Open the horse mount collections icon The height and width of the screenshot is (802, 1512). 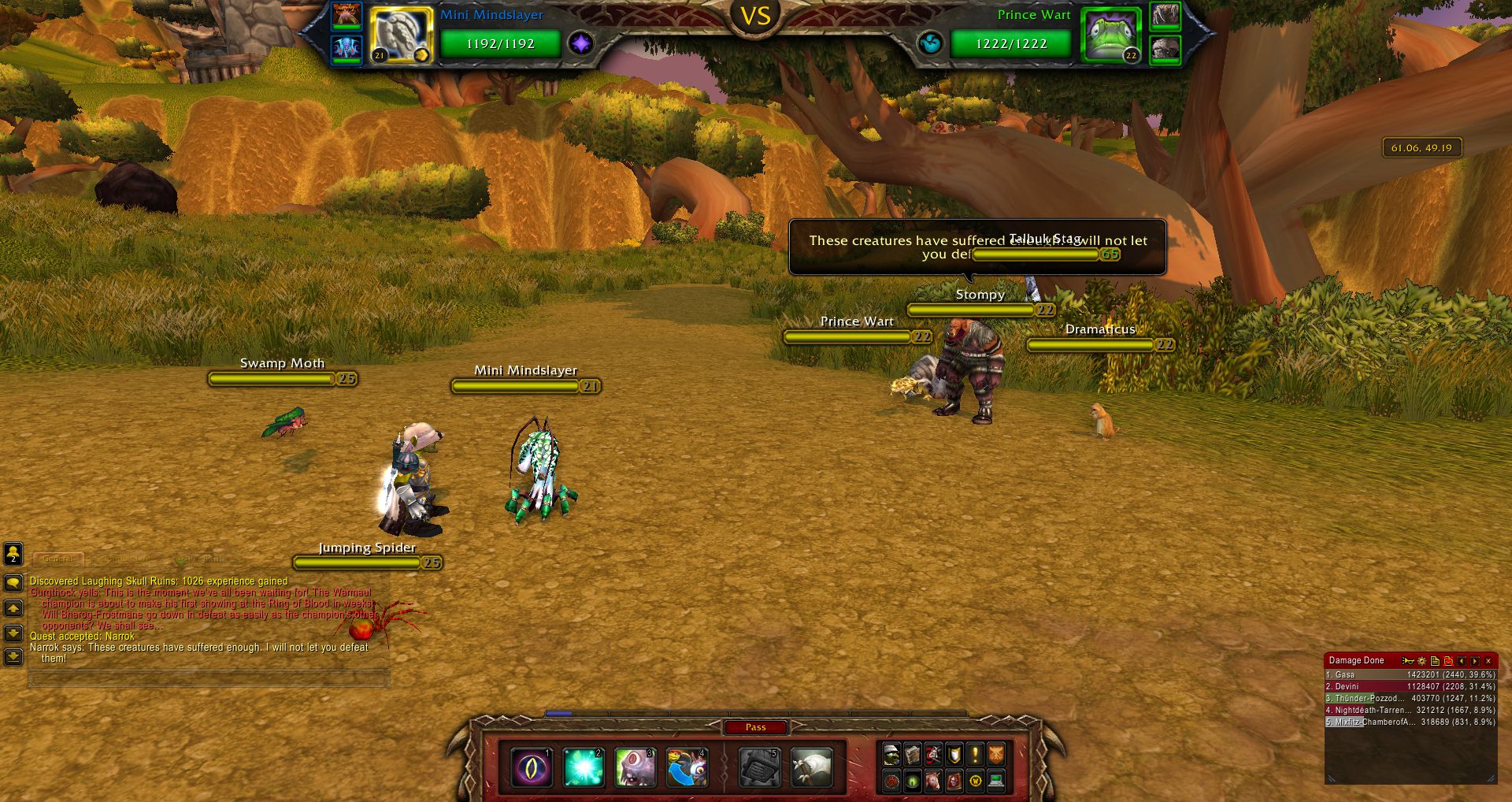point(933,781)
